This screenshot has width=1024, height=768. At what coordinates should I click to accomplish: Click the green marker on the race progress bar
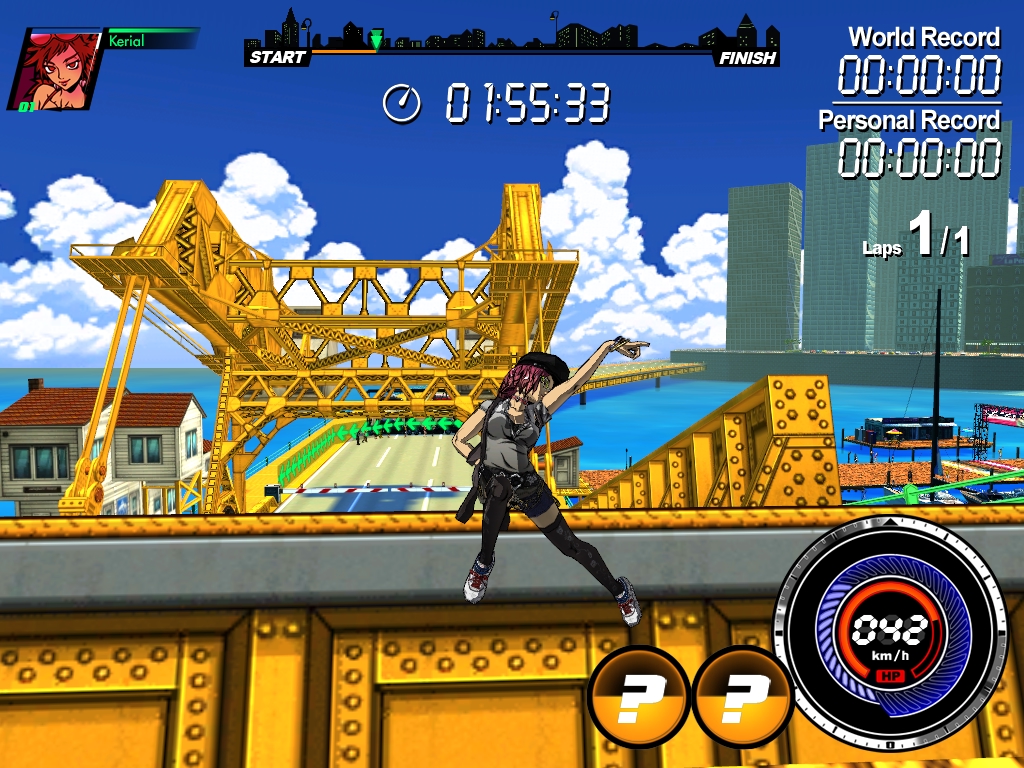[x=376, y=40]
